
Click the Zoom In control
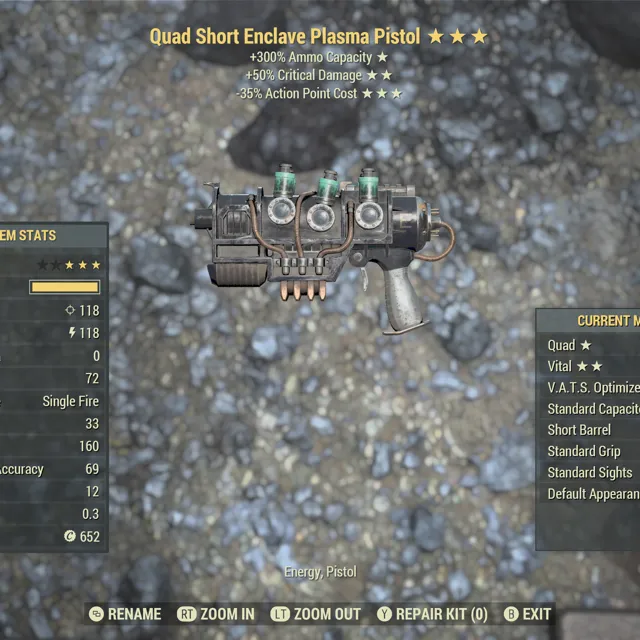click(x=216, y=614)
